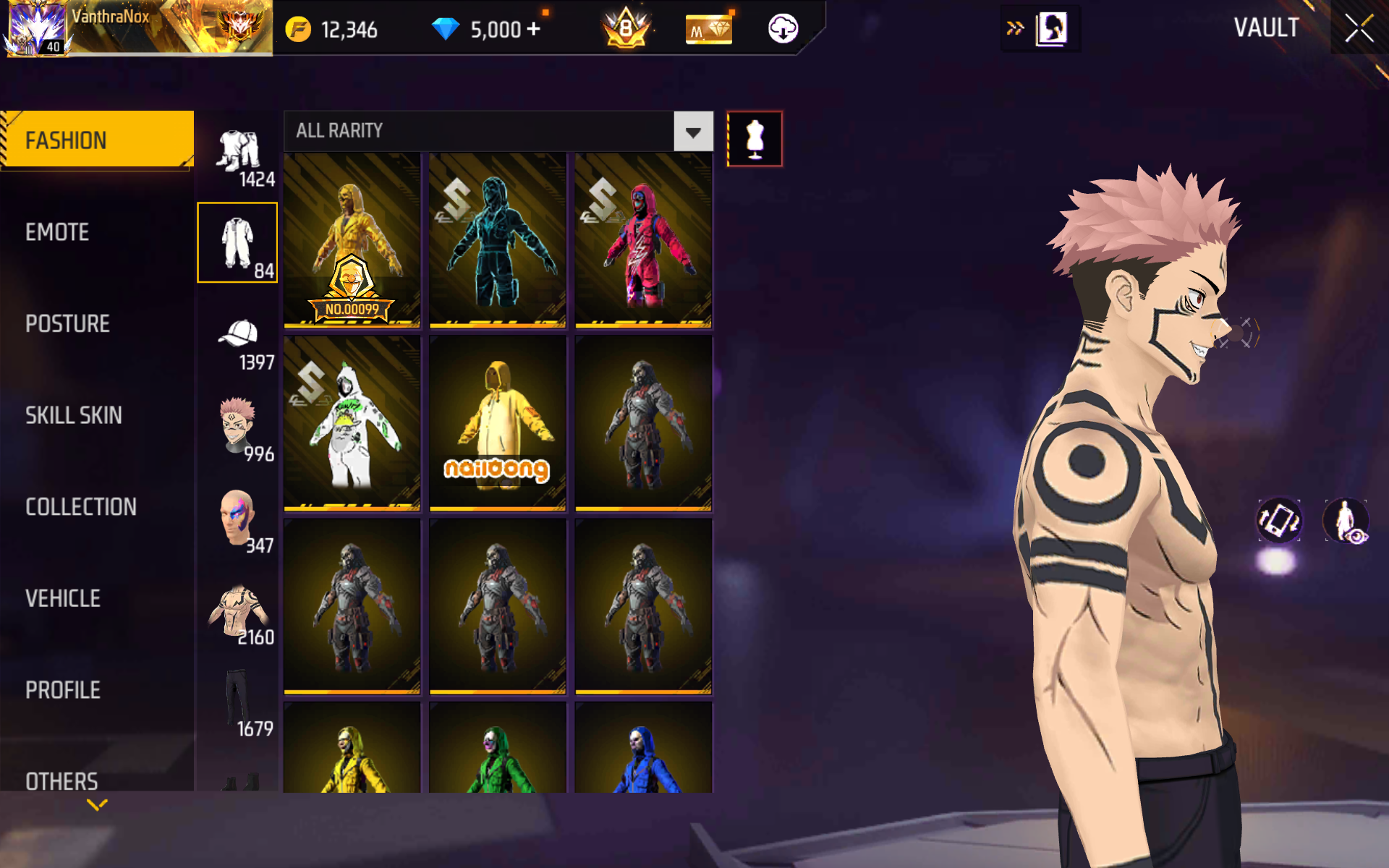Open the Posture tab
Screen dimensions: 1389x868
67,323
